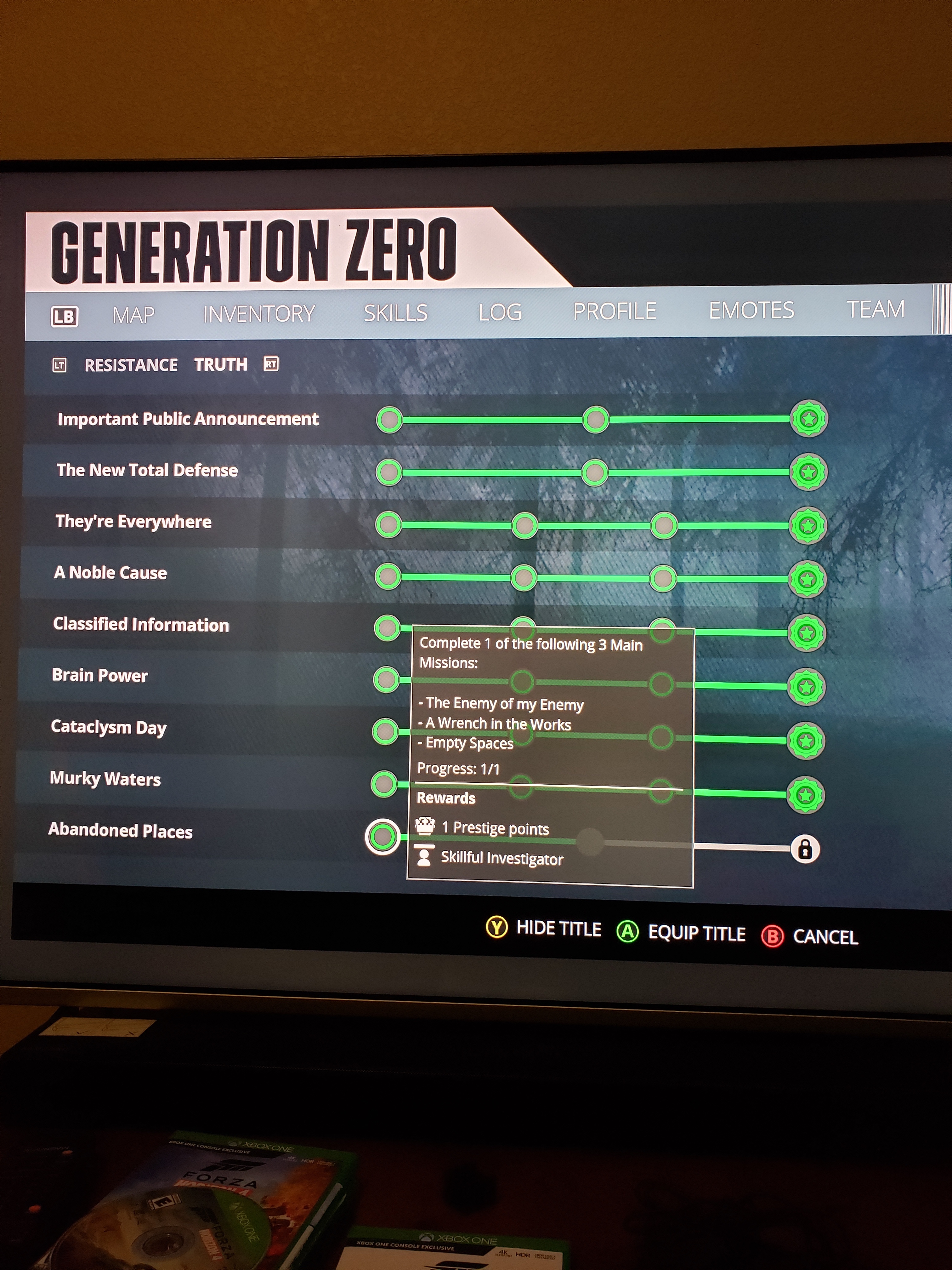952x1270 pixels.
Task: Switch to the INVENTORY tab
Action: 258,313
